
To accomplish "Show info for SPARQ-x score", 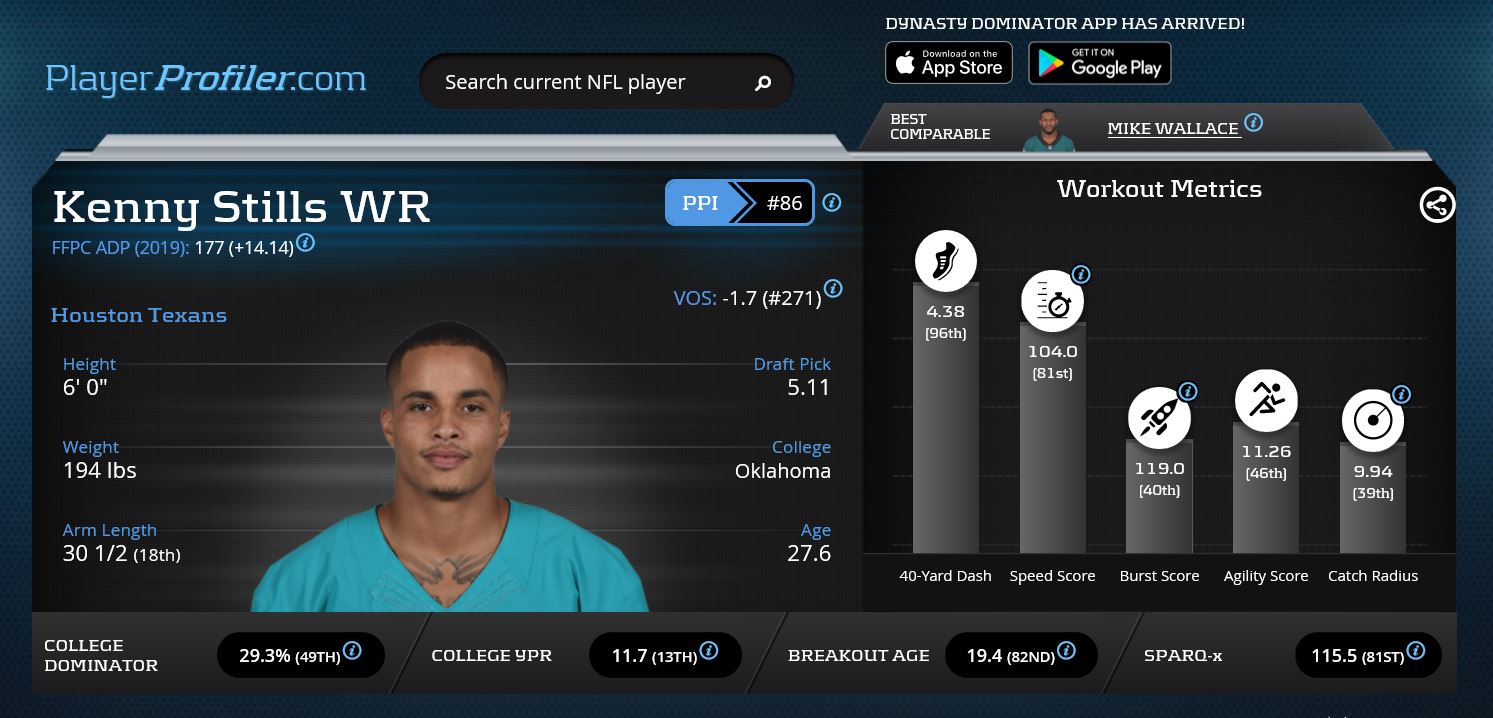I will [1415, 651].
